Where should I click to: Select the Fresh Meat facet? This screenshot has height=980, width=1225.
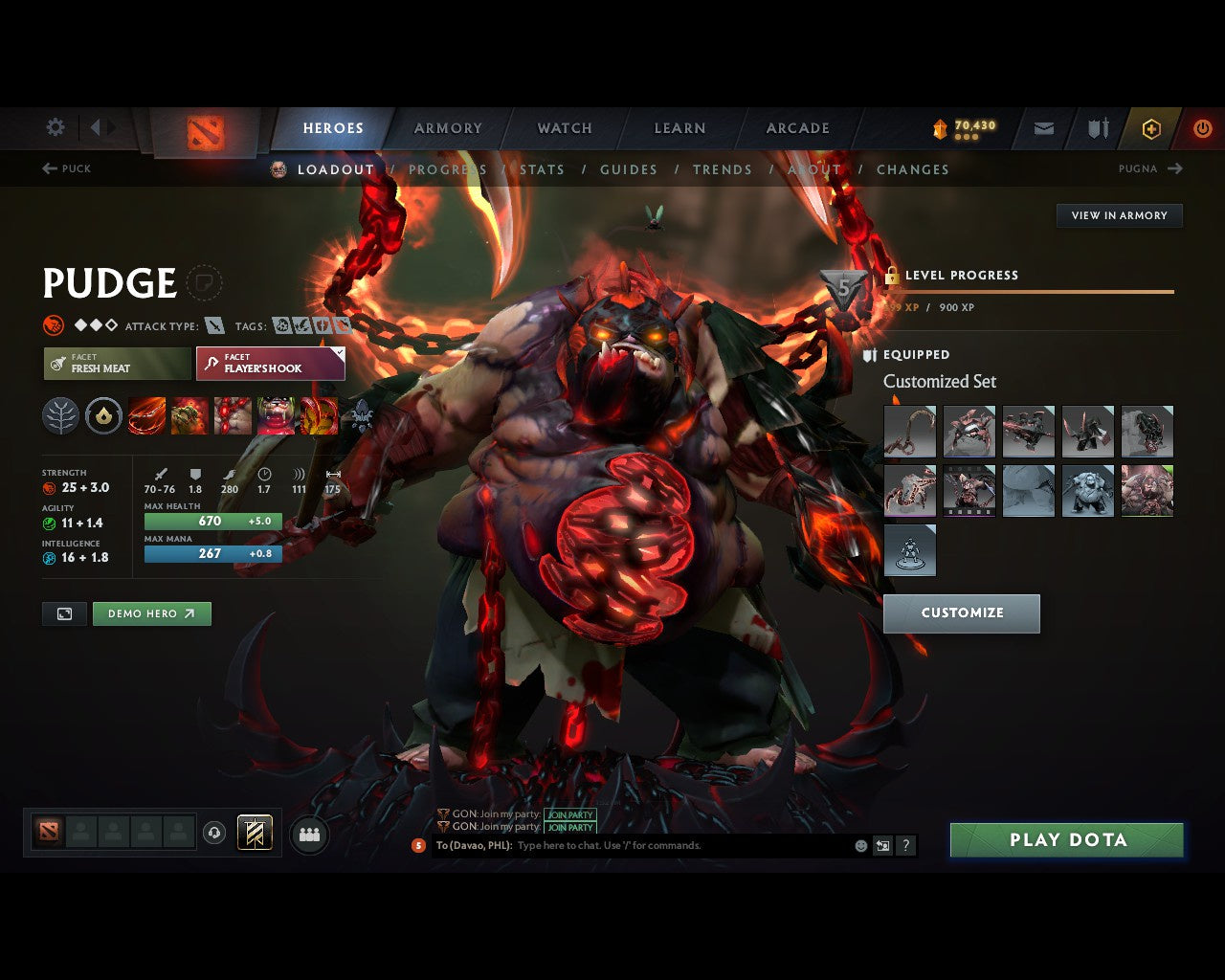[116, 364]
